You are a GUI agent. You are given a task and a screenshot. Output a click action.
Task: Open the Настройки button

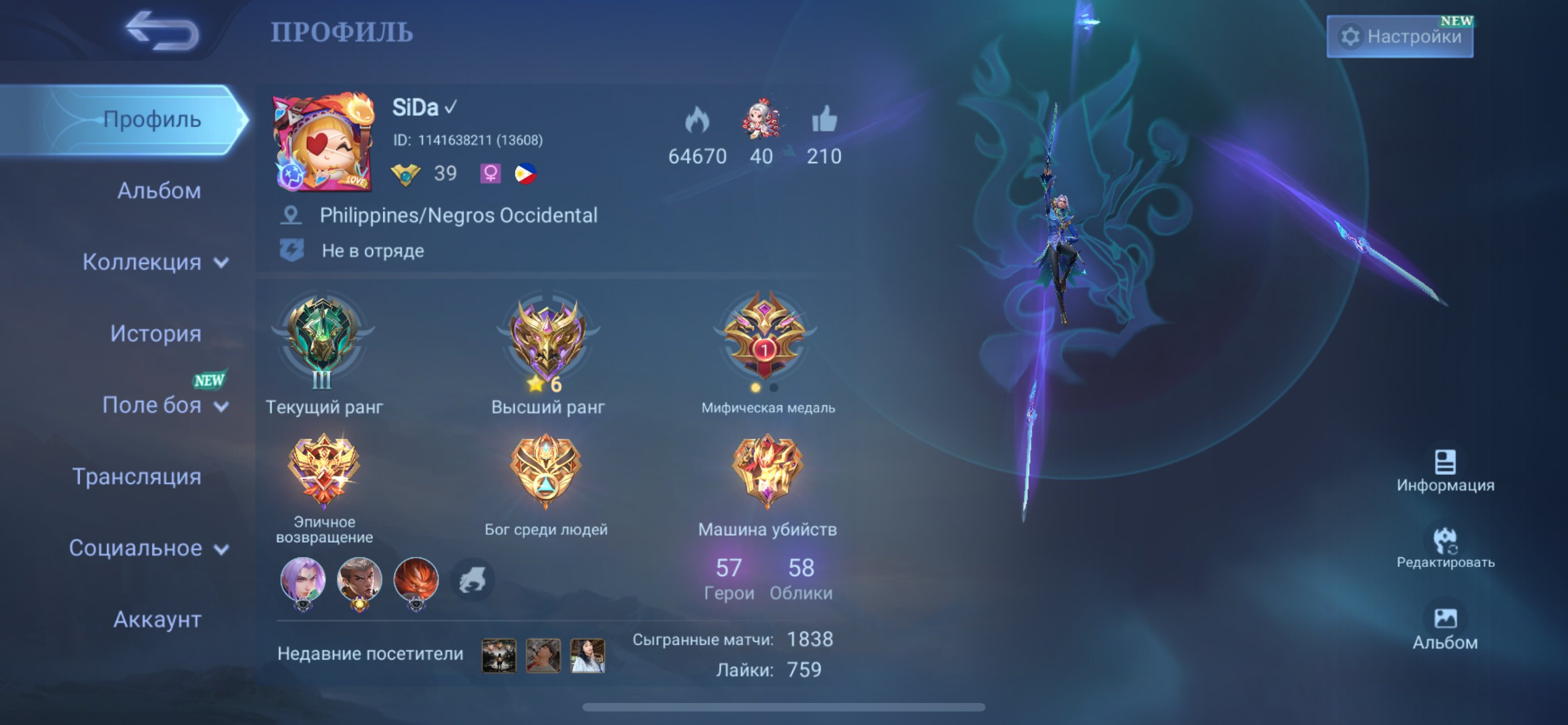coord(1400,38)
